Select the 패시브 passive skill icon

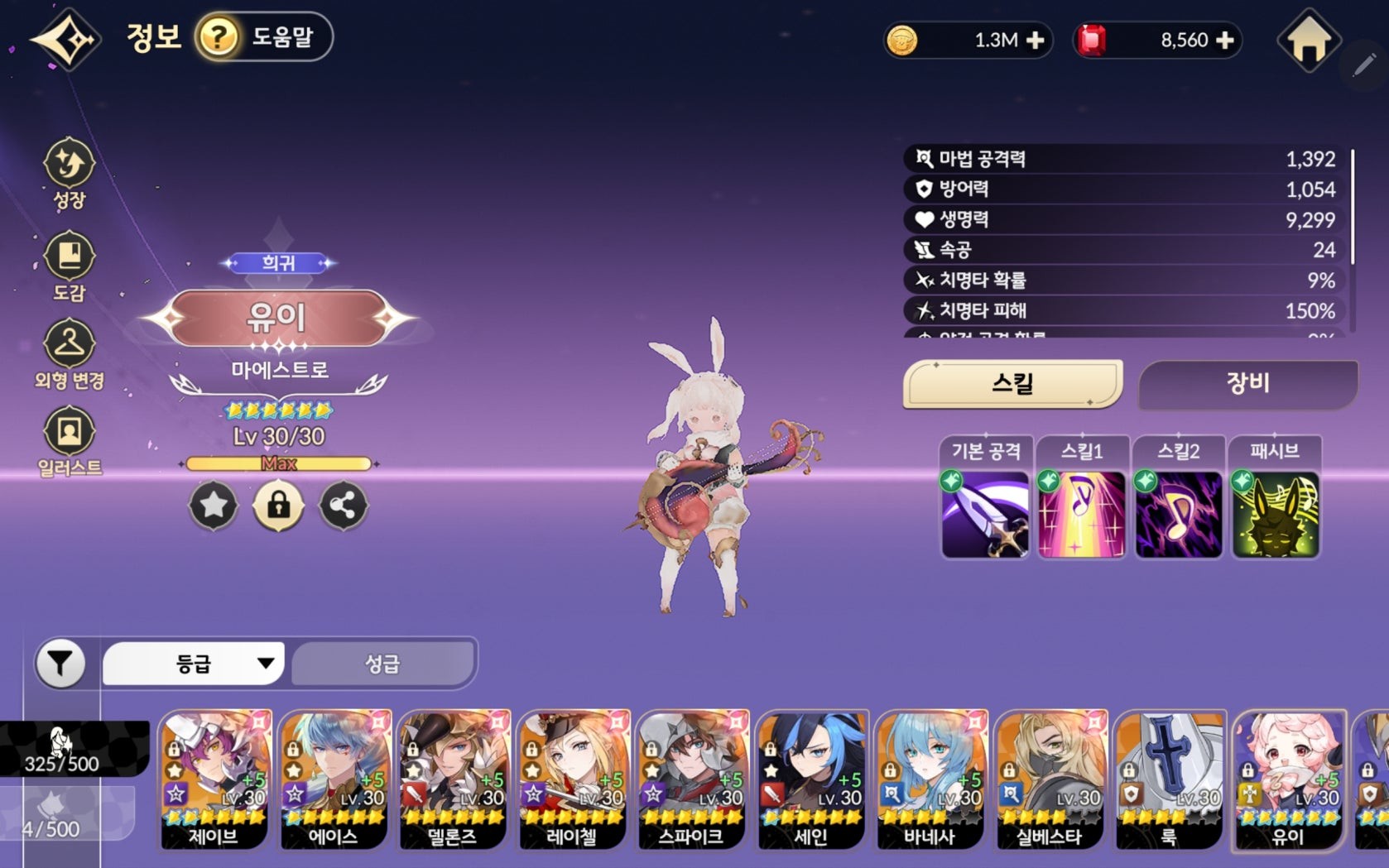tap(1275, 514)
